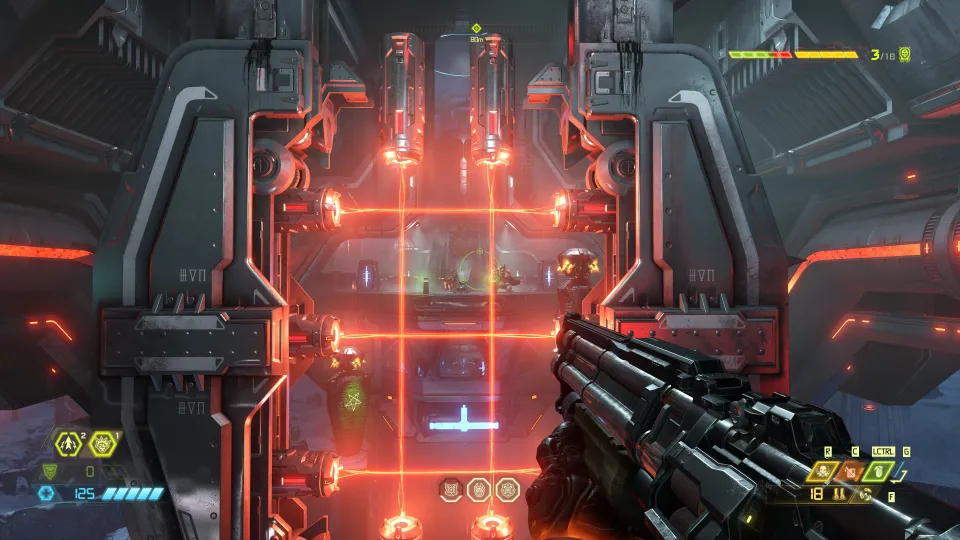Click the green demon skull counter icon
The height and width of the screenshot is (540, 960).
coord(905,53)
